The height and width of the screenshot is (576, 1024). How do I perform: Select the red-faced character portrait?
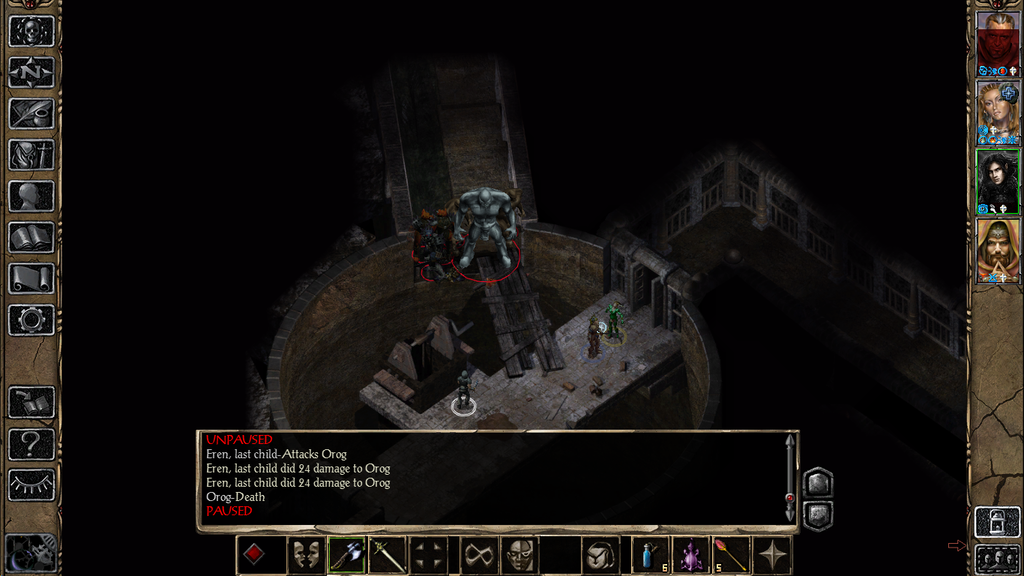point(997,43)
